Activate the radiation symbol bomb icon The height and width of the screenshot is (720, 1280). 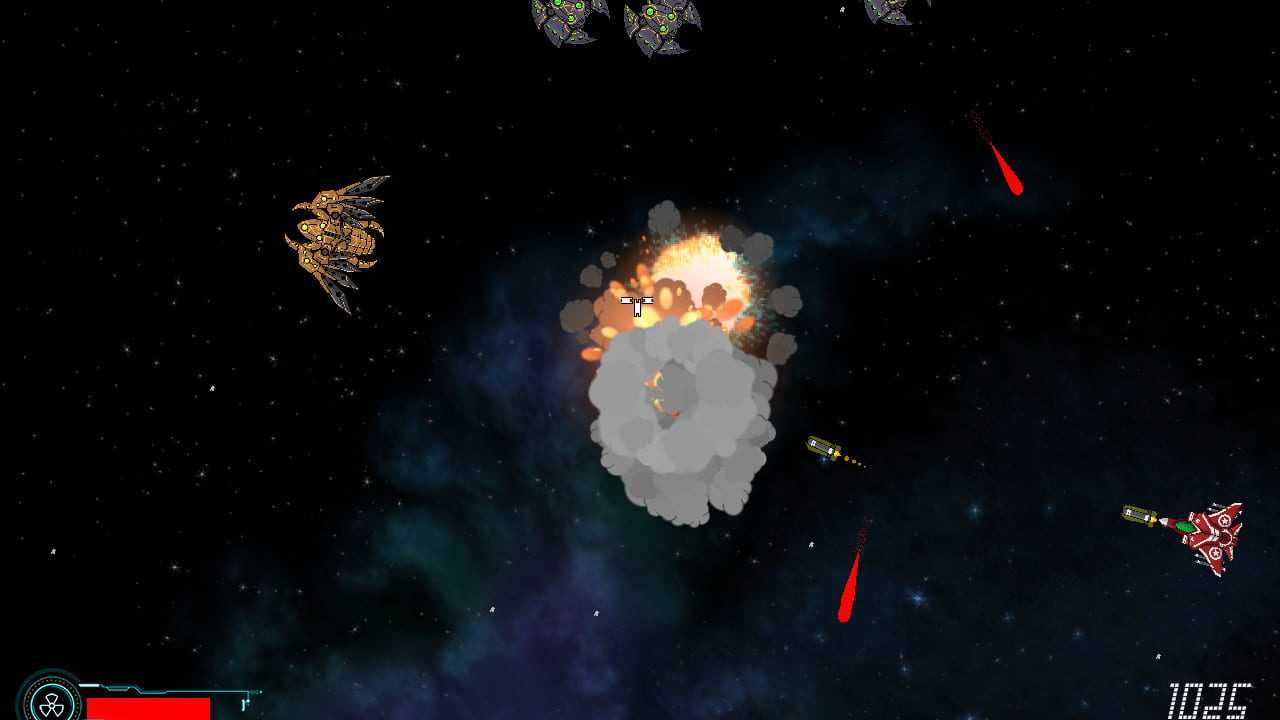[x=48, y=699]
